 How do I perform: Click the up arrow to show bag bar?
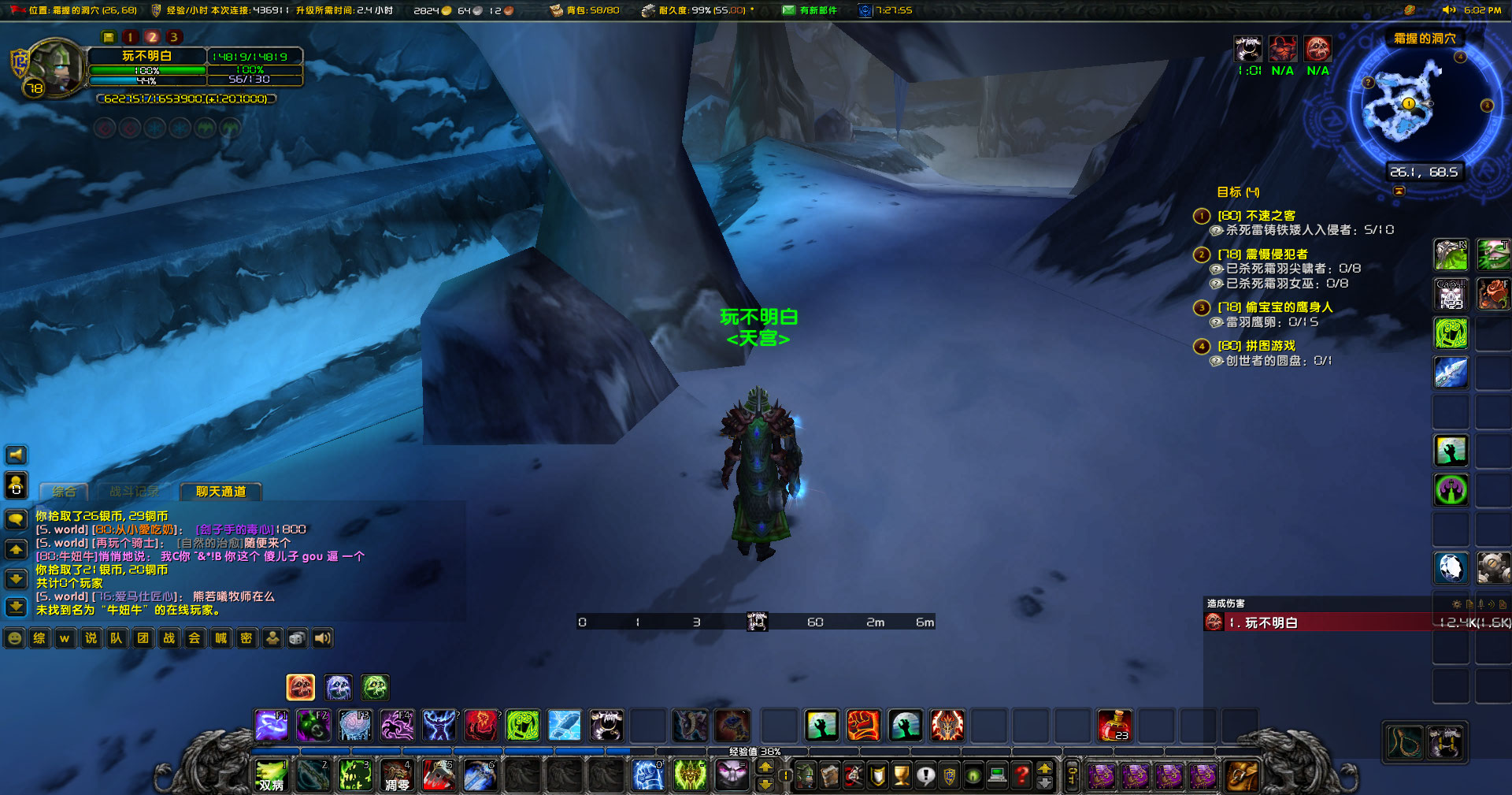[1044, 770]
